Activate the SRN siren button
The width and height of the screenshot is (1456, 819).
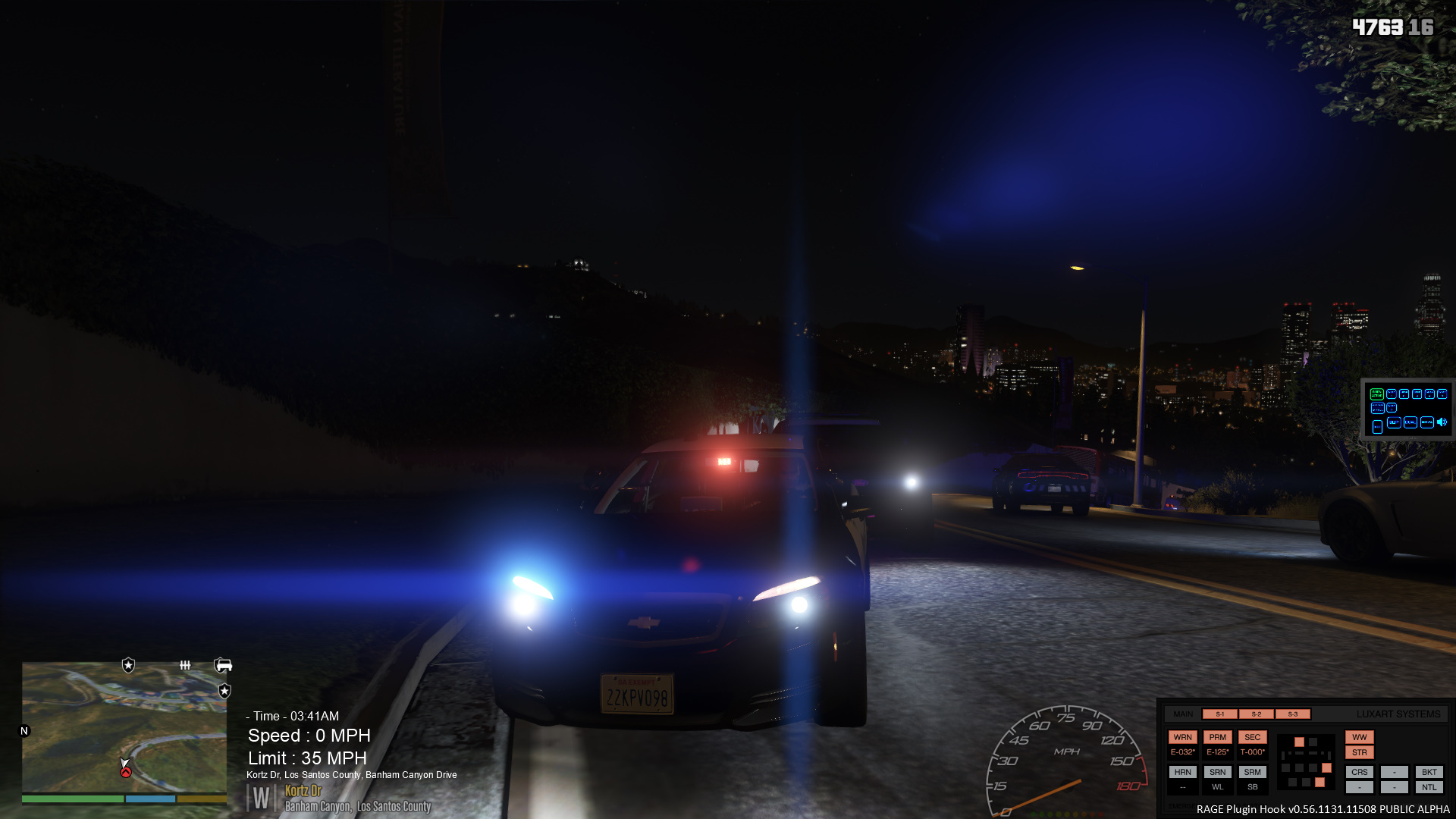(x=1217, y=772)
